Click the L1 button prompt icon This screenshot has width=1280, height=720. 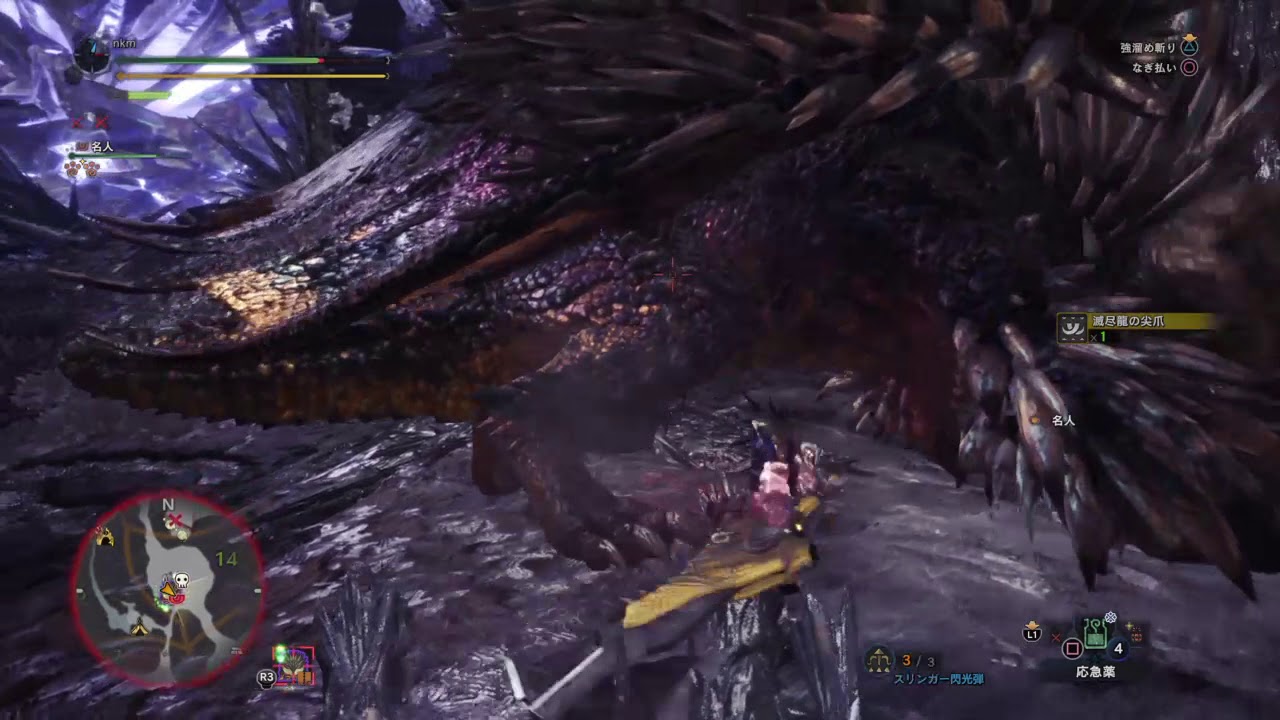pyautogui.click(x=1031, y=632)
